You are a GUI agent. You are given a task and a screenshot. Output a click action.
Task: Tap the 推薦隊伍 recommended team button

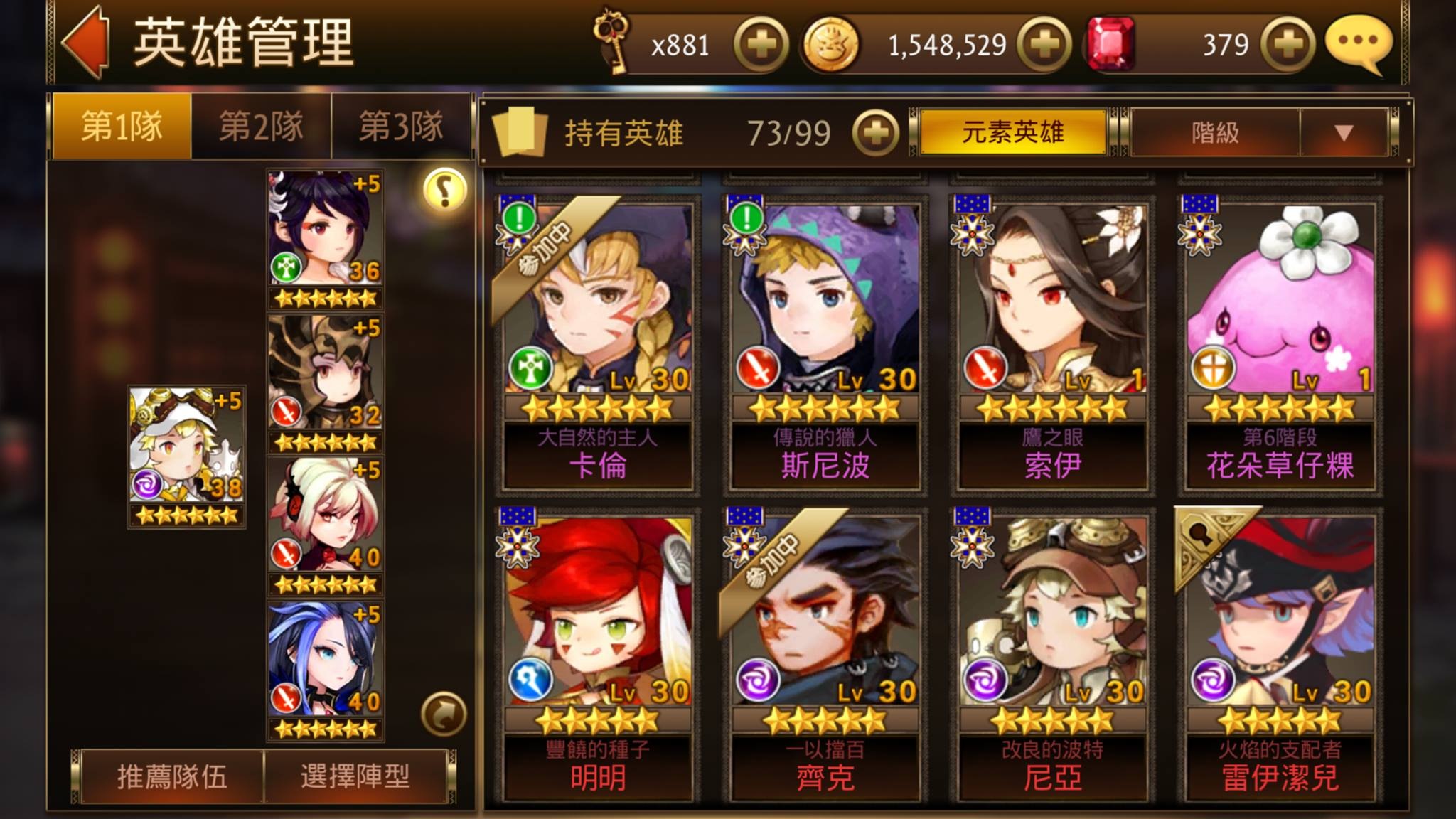(x=172, y=776)
